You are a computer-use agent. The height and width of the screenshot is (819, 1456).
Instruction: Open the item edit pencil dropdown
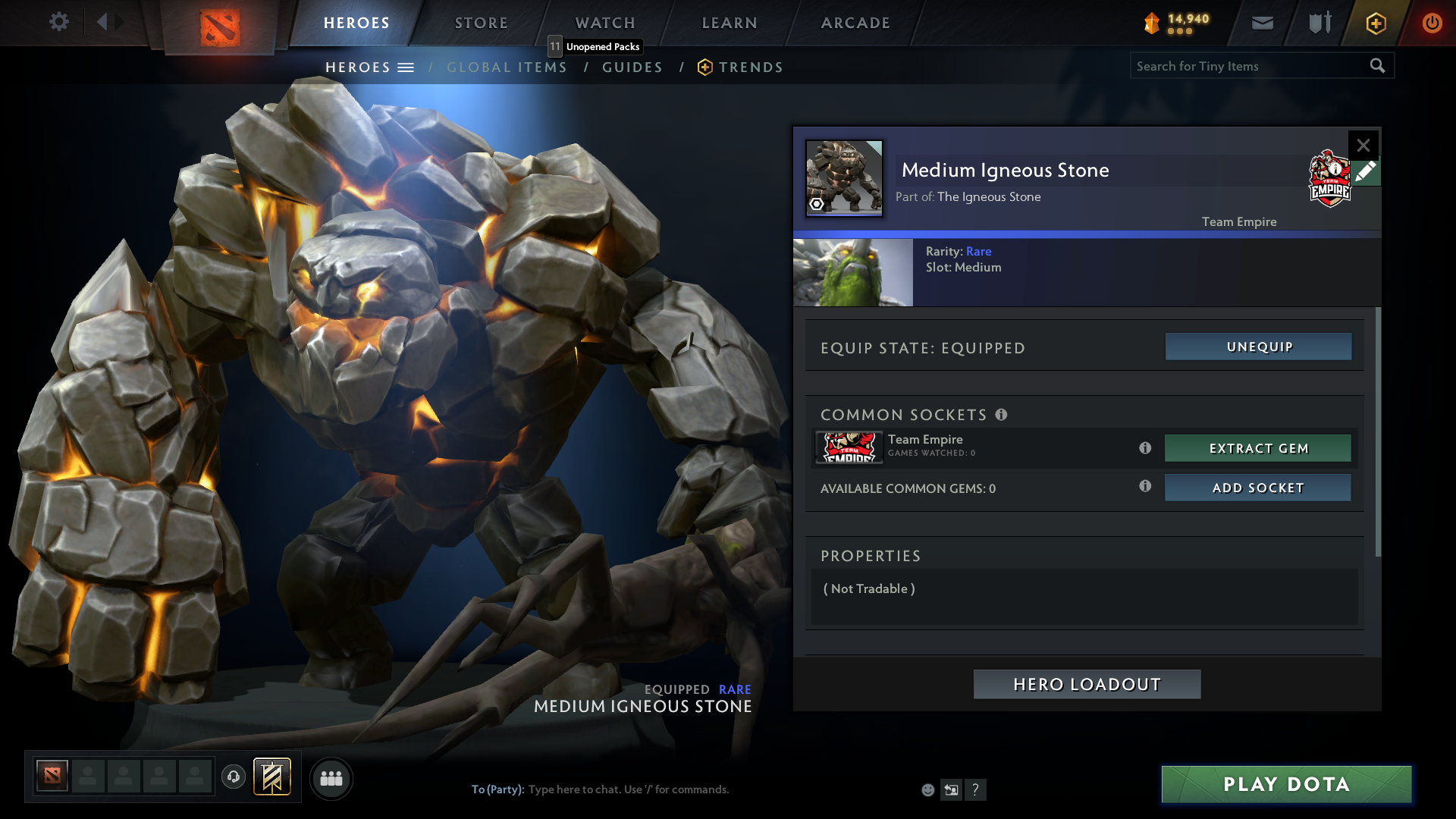pos(1366,172)
